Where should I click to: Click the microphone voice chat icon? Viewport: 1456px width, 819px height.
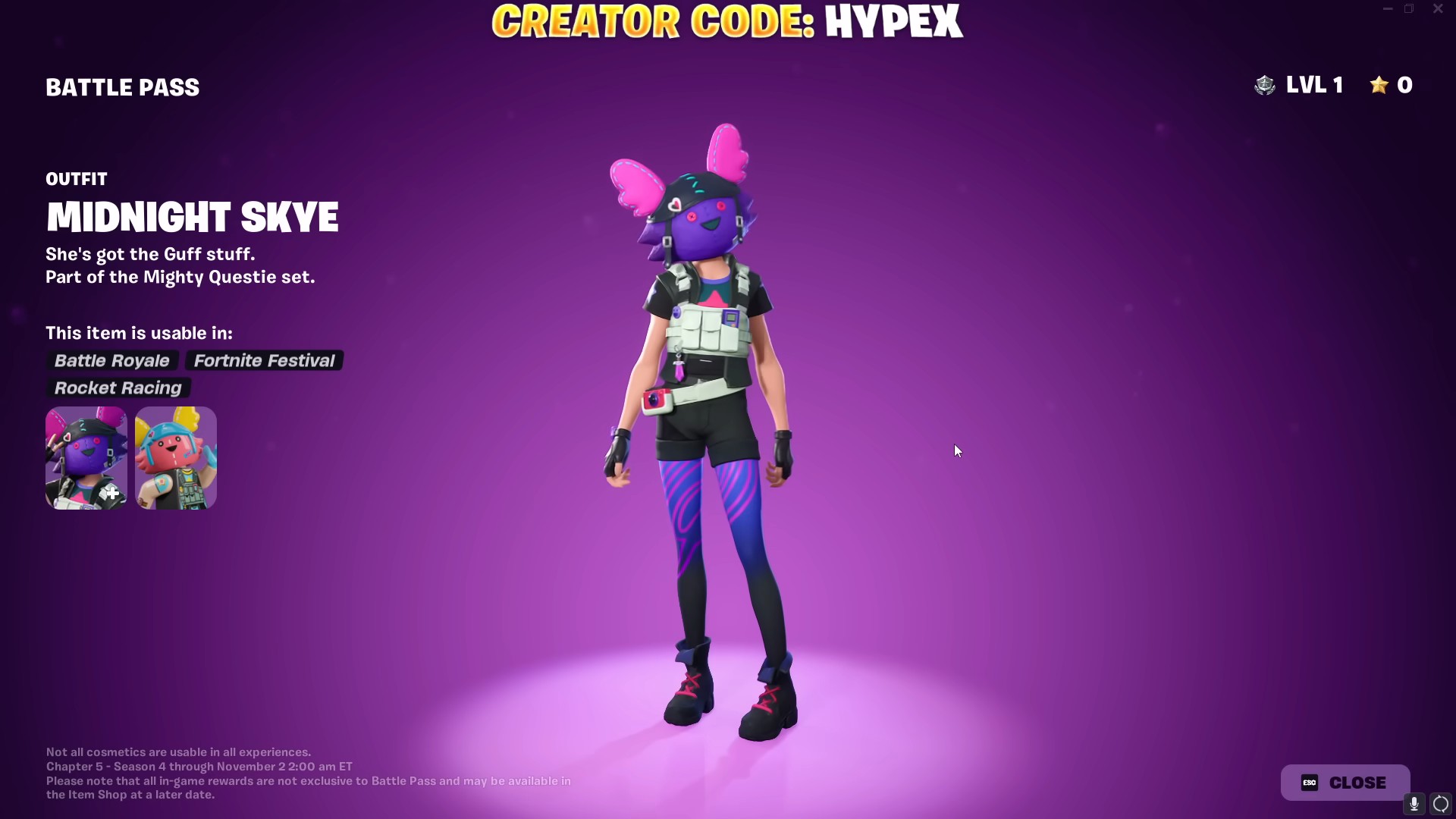(1414, 805)
